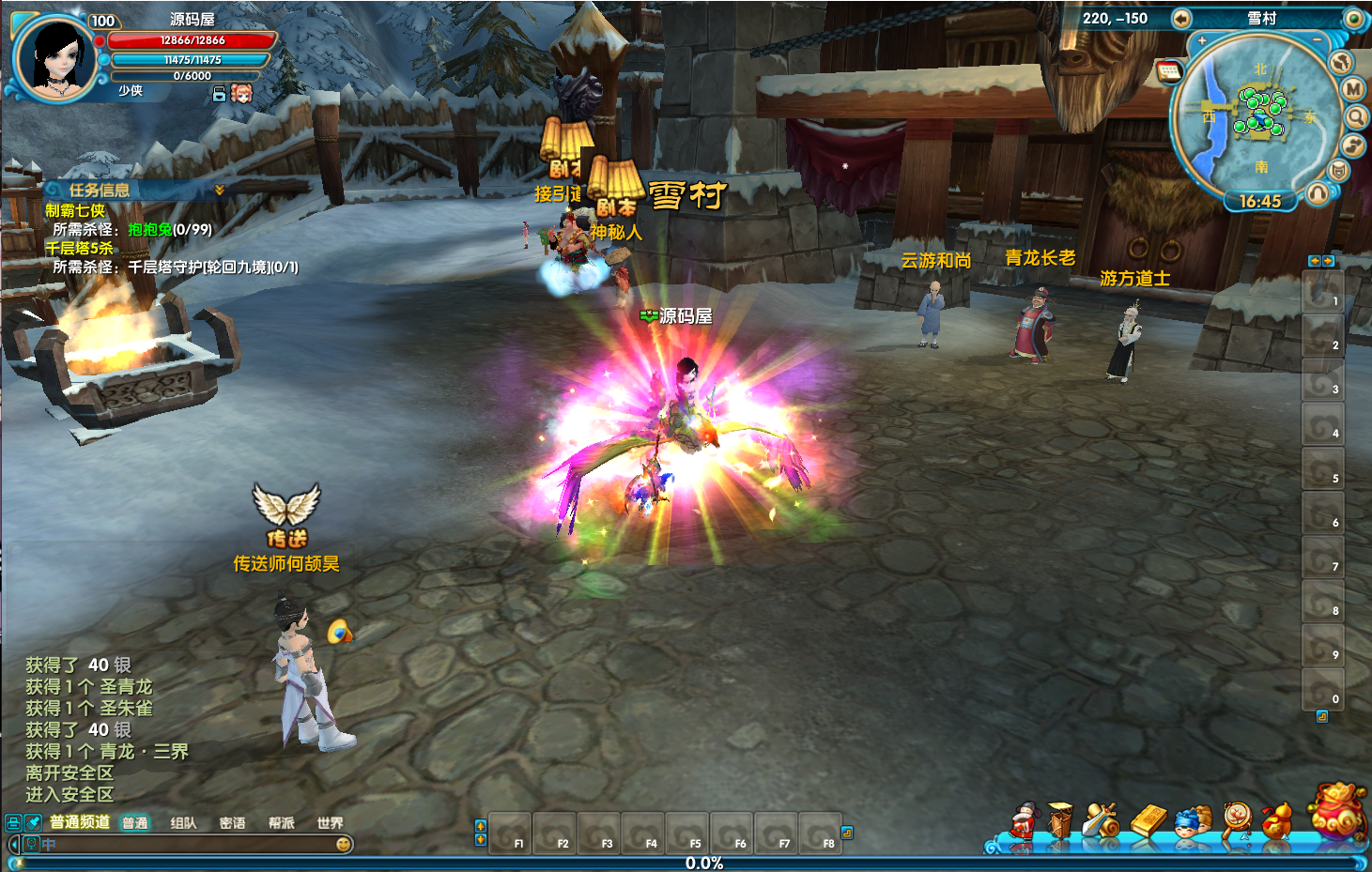This screenshot has width=1372, height=872.
Task: Zoom in the minimap with plus button
Action: [1202, 41]
